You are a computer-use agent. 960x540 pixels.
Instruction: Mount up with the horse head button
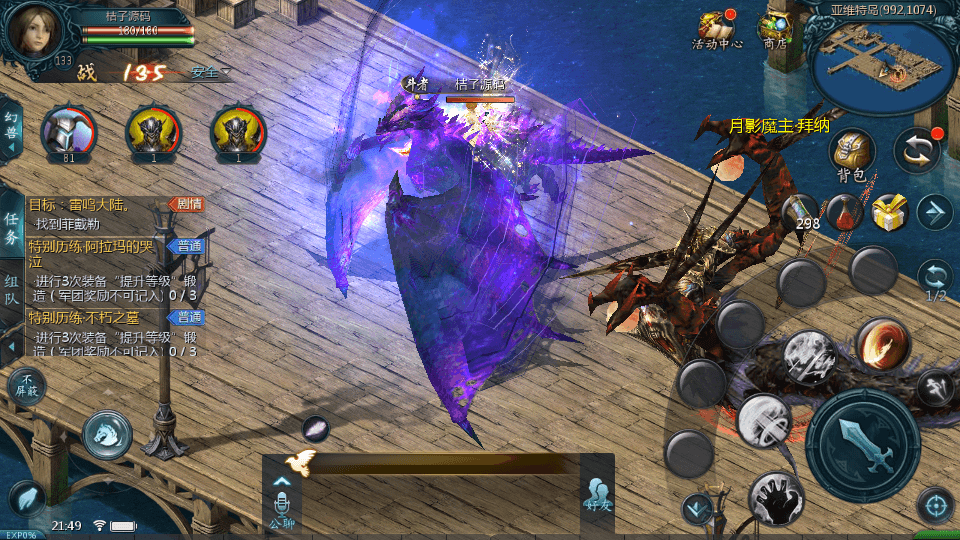click(x=107, y=432)
